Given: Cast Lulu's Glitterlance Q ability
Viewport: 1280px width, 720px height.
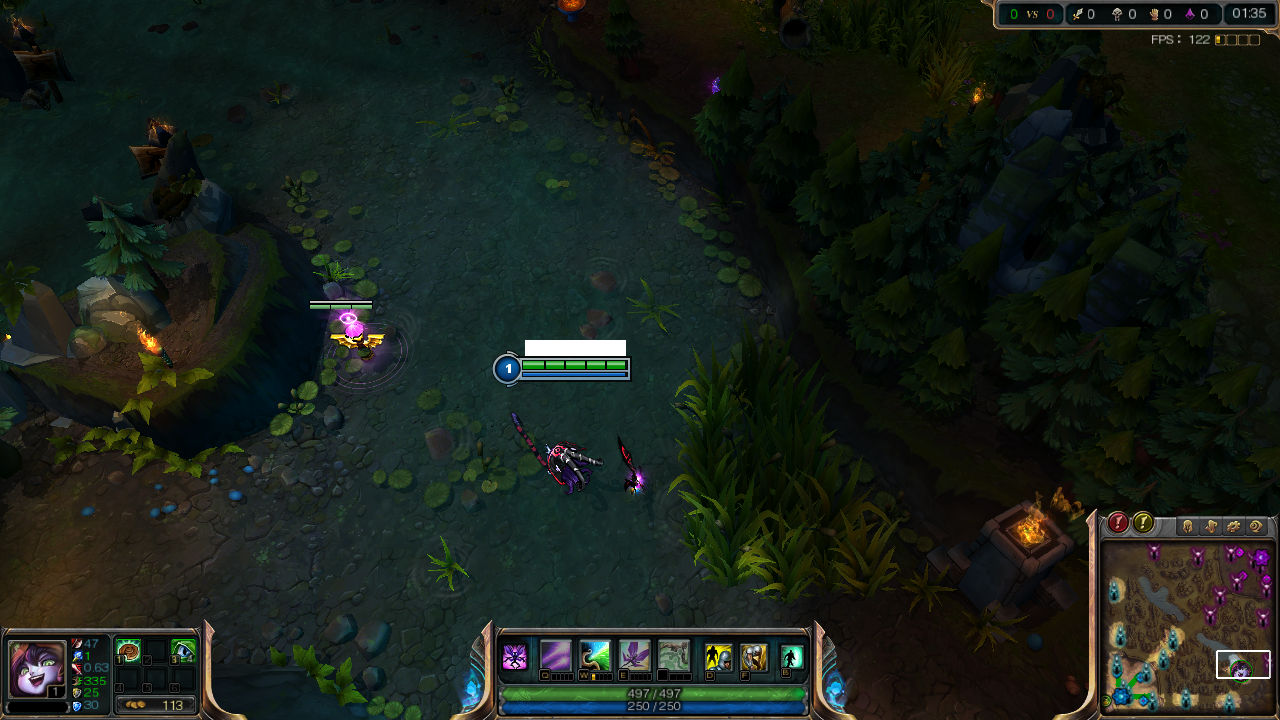Looking at the screenshot, I should [556, 656].
